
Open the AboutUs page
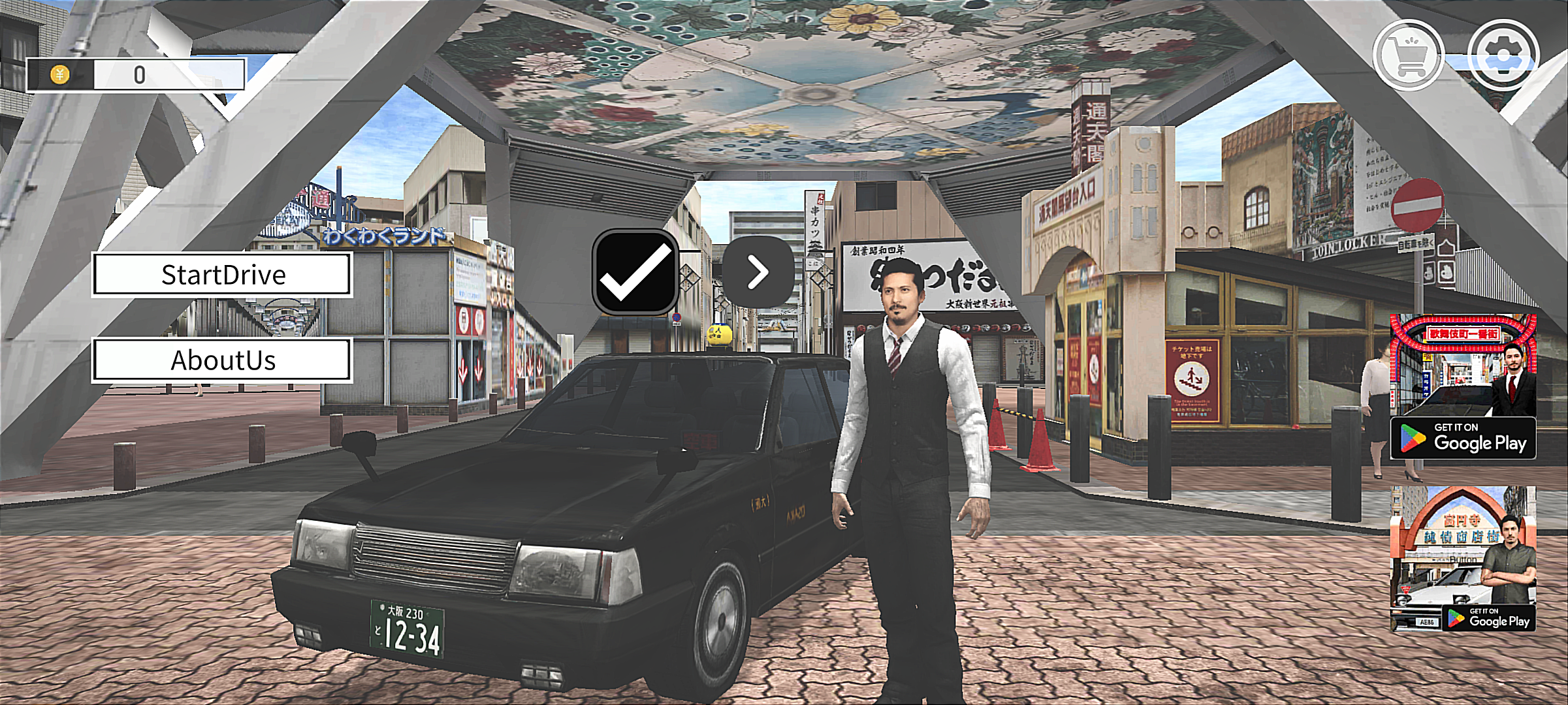click(222, 360)
